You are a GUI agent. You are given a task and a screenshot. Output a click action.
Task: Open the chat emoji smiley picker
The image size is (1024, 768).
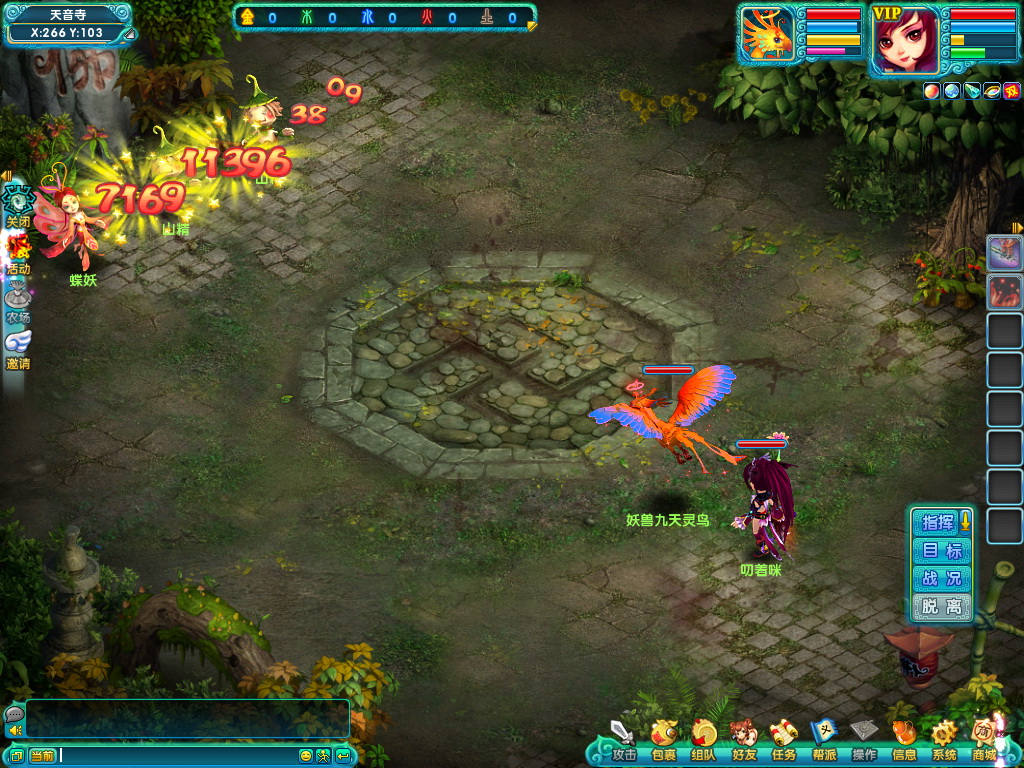[x=306, y=755]
